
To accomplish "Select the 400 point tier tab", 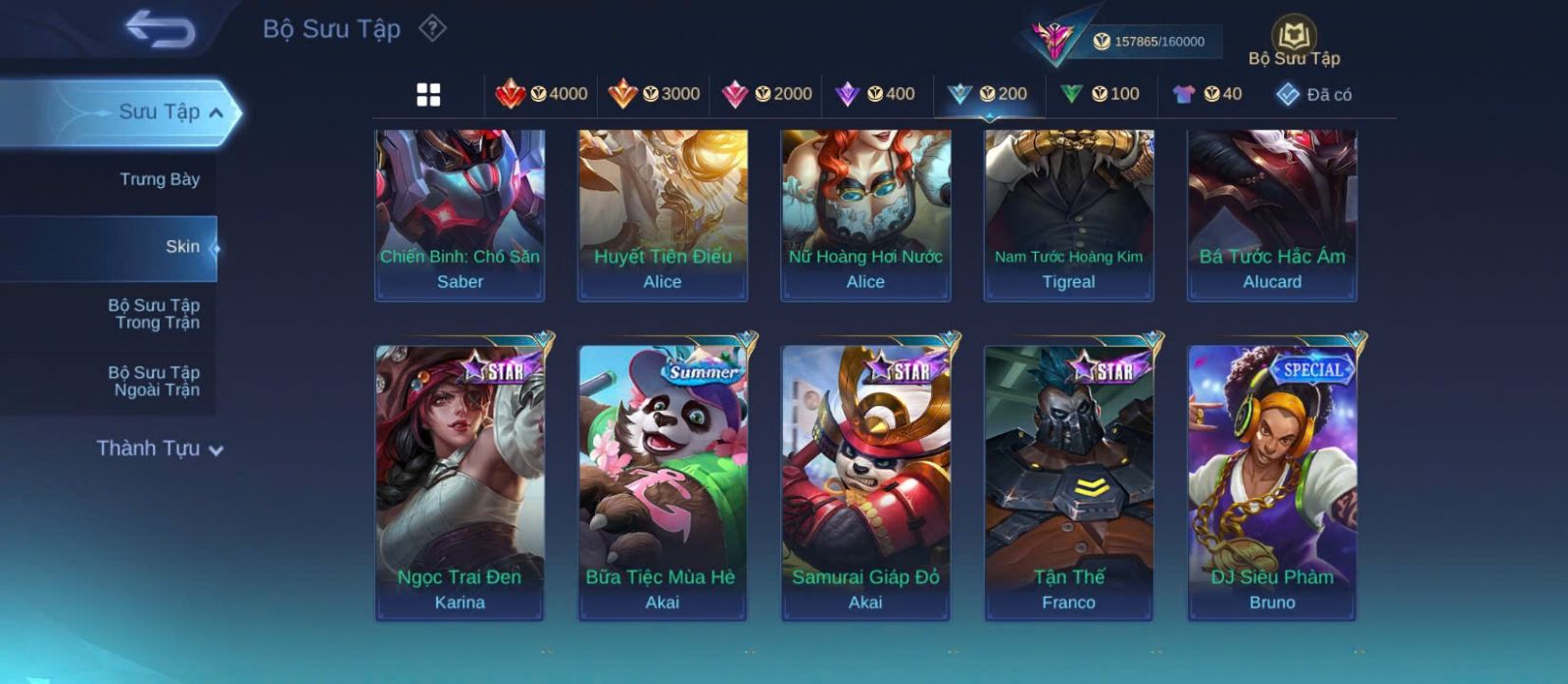I will click(875, 94).
